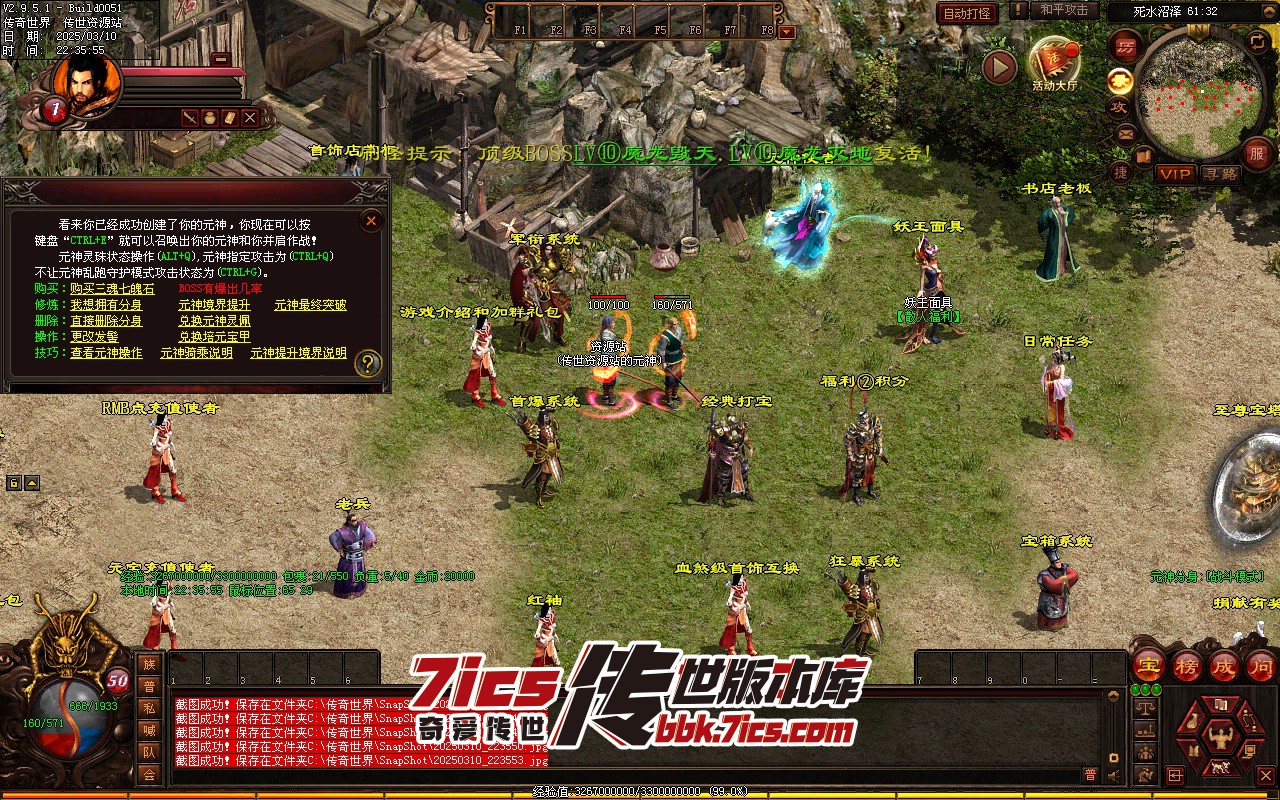Close the 元神 dialog with the X button
The width and height of the screenshot is (1280, 800).
(x=371, y=221)
